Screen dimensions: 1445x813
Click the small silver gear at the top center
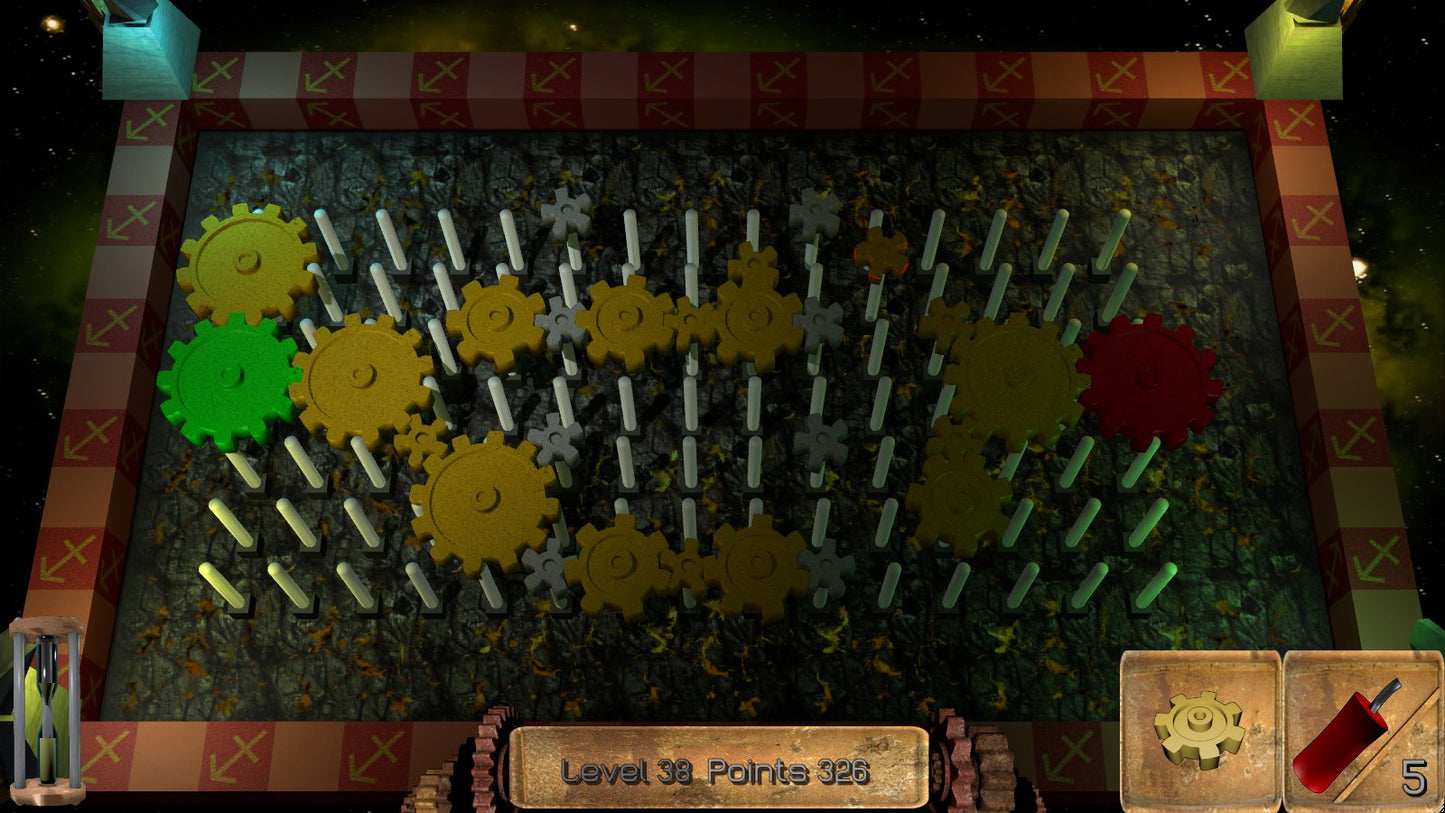tap(568, 213)
